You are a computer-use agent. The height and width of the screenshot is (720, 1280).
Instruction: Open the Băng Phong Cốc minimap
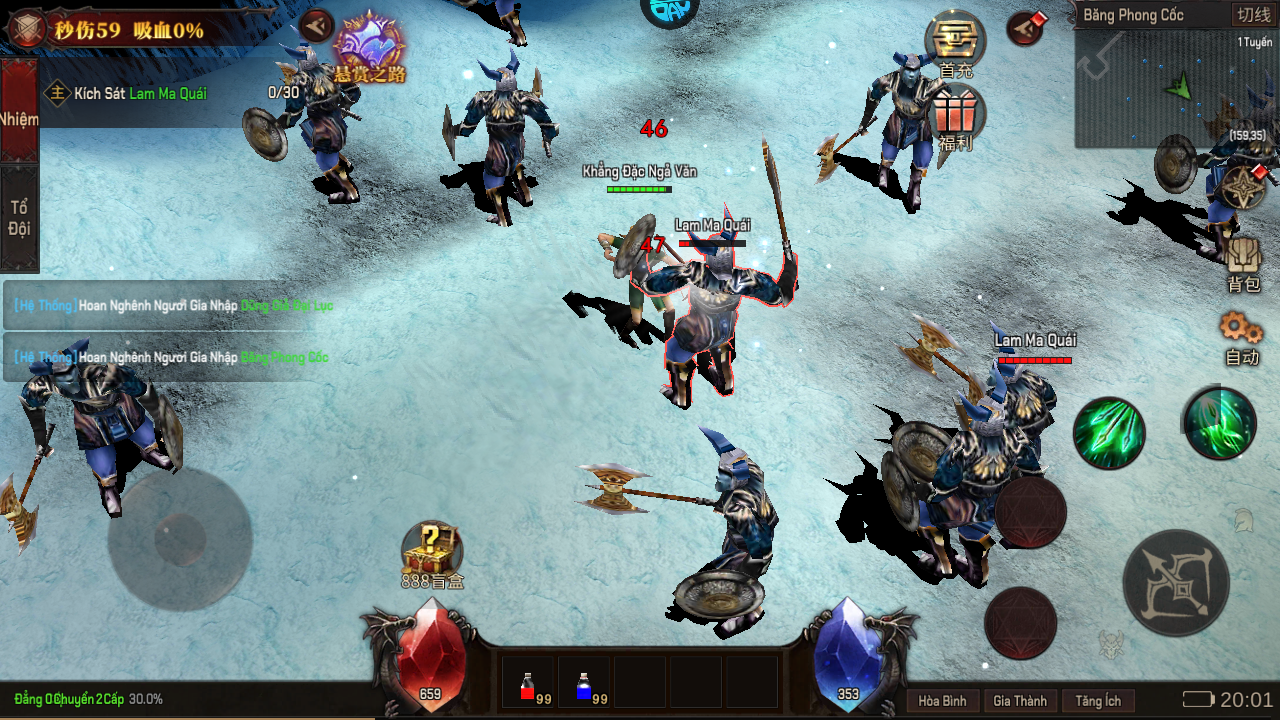[1175, 90]
